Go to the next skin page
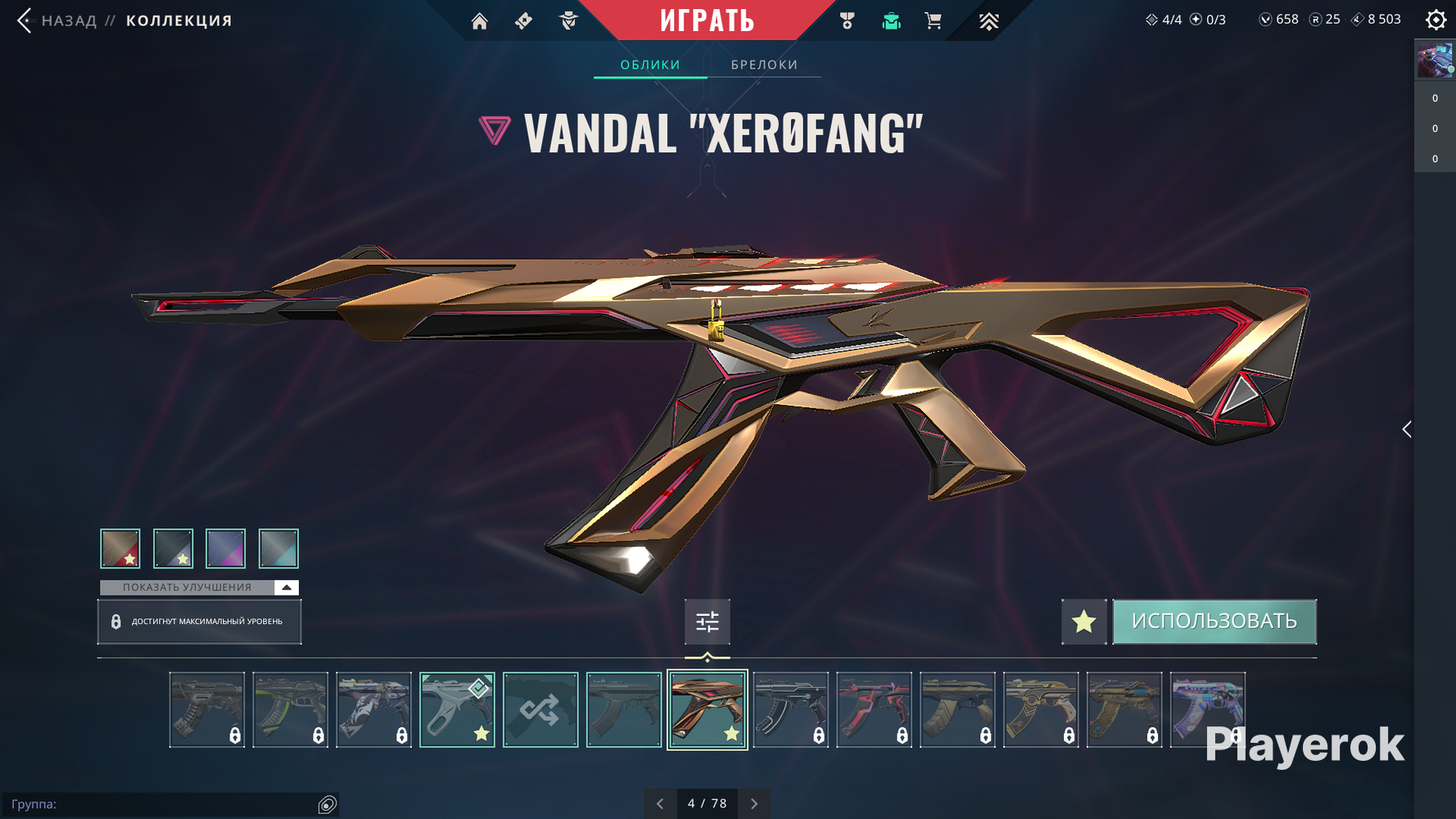The width and height of the screenshot is (1456, 819). (754, 803)
